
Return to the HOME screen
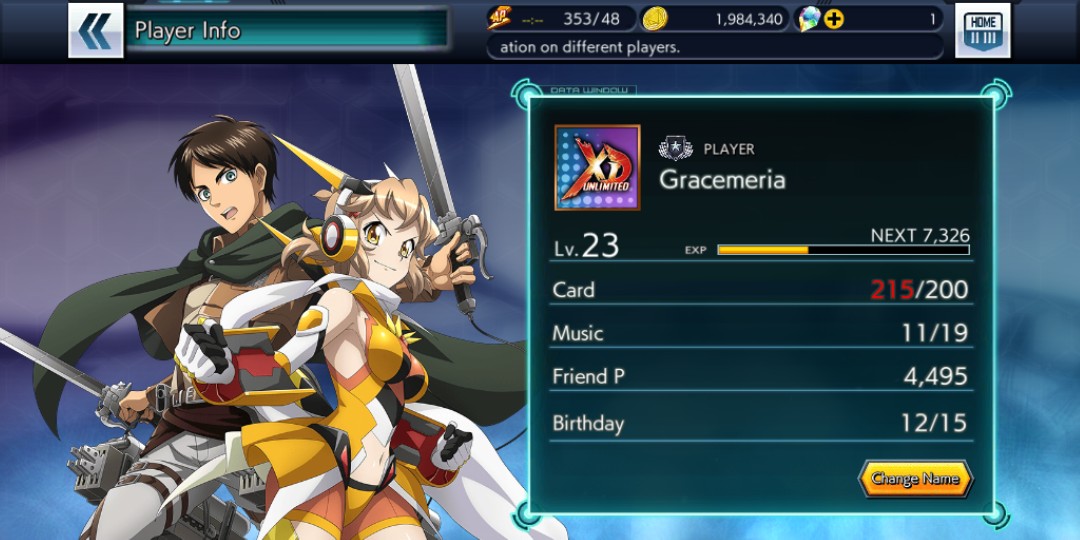pyautogui.click(x=982, y=30)
